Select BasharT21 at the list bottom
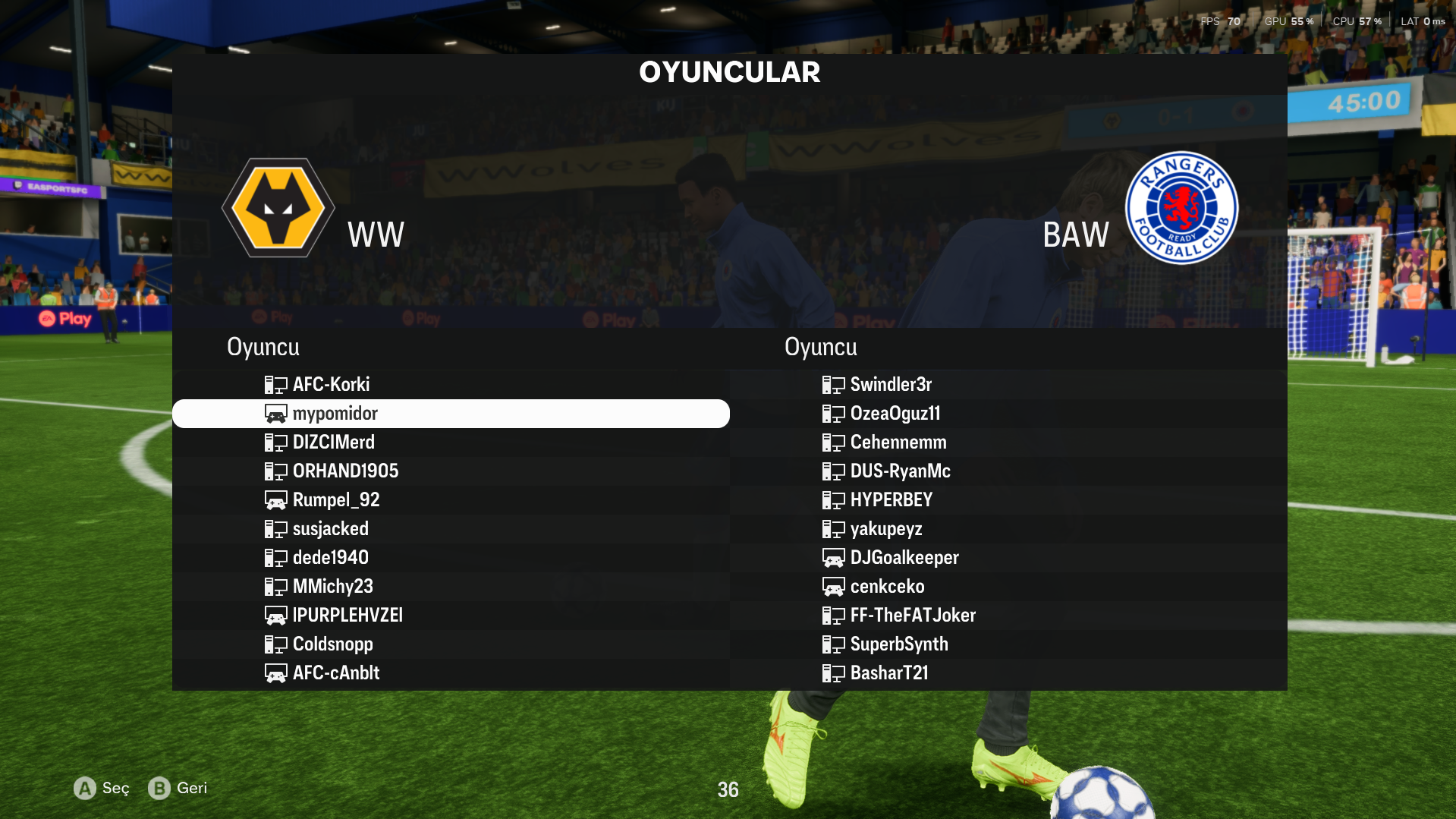The height and width of the screenshot is (819, 1456). coord(888,673)
